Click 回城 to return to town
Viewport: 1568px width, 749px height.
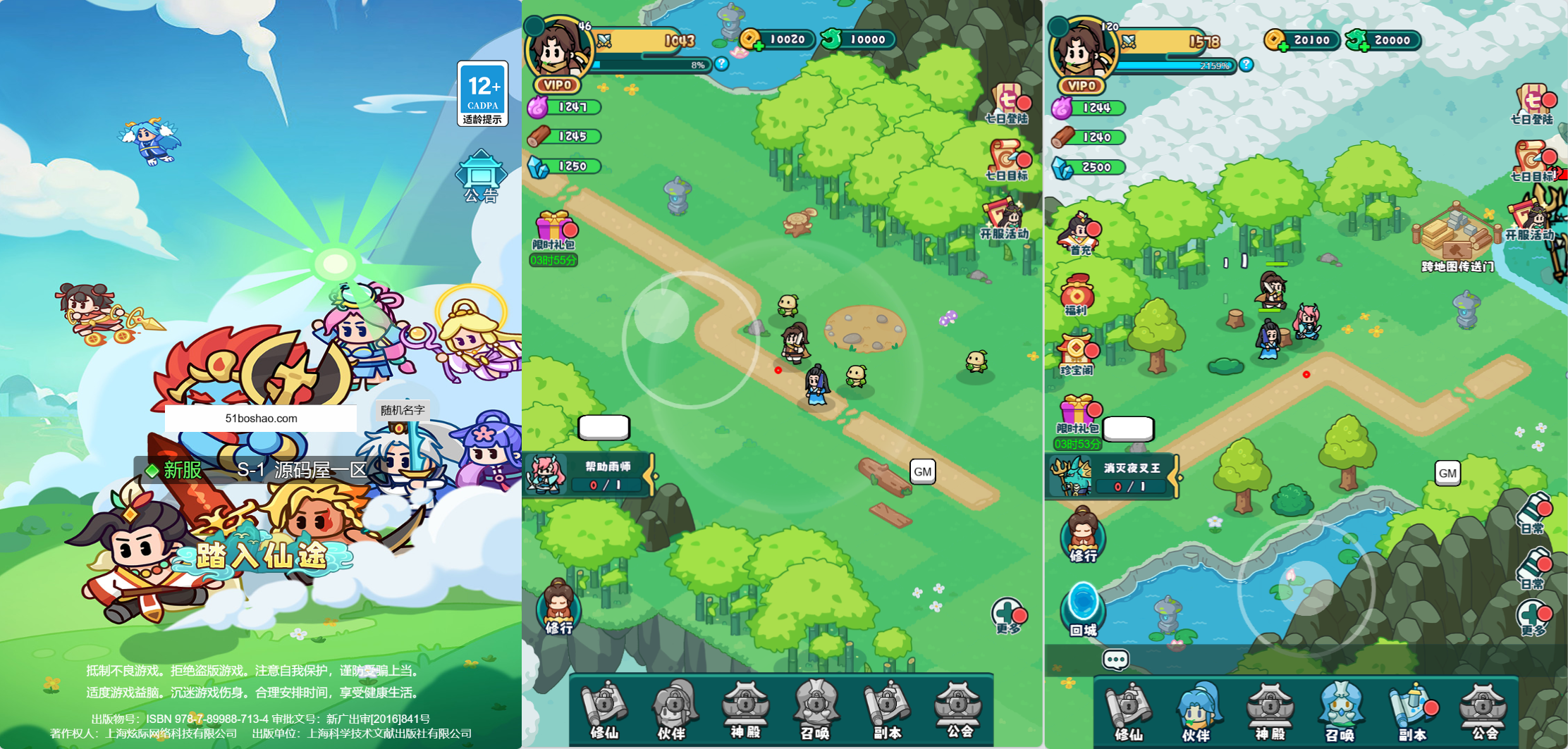pyautogui.click(x=1082, y=610)
